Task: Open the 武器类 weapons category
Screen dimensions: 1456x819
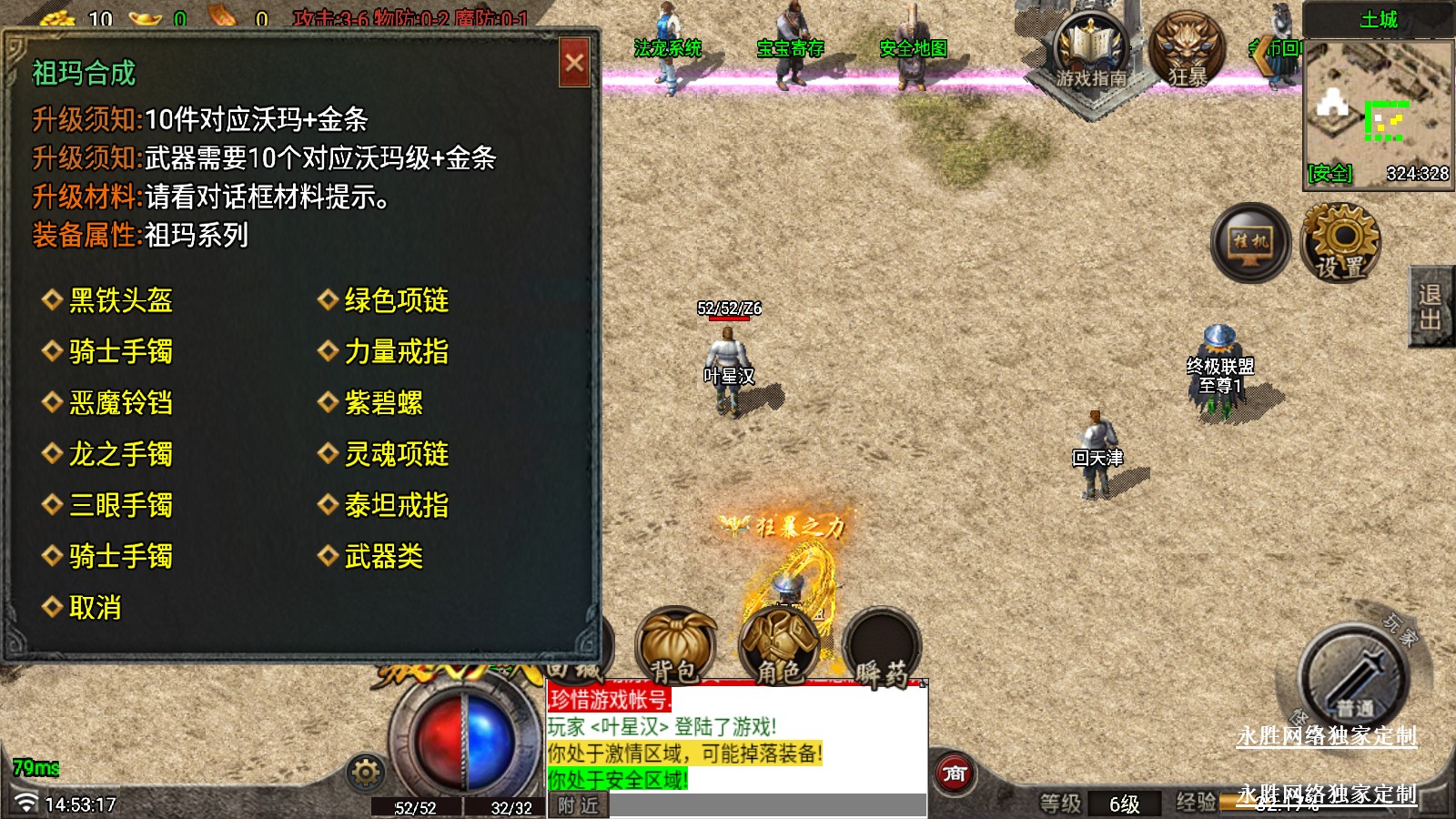Action: click(383, 556)
